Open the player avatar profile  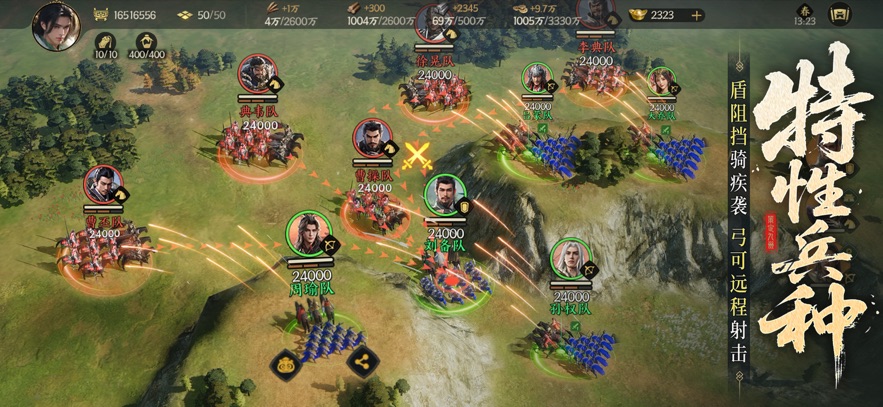click(x=56, y=24)
